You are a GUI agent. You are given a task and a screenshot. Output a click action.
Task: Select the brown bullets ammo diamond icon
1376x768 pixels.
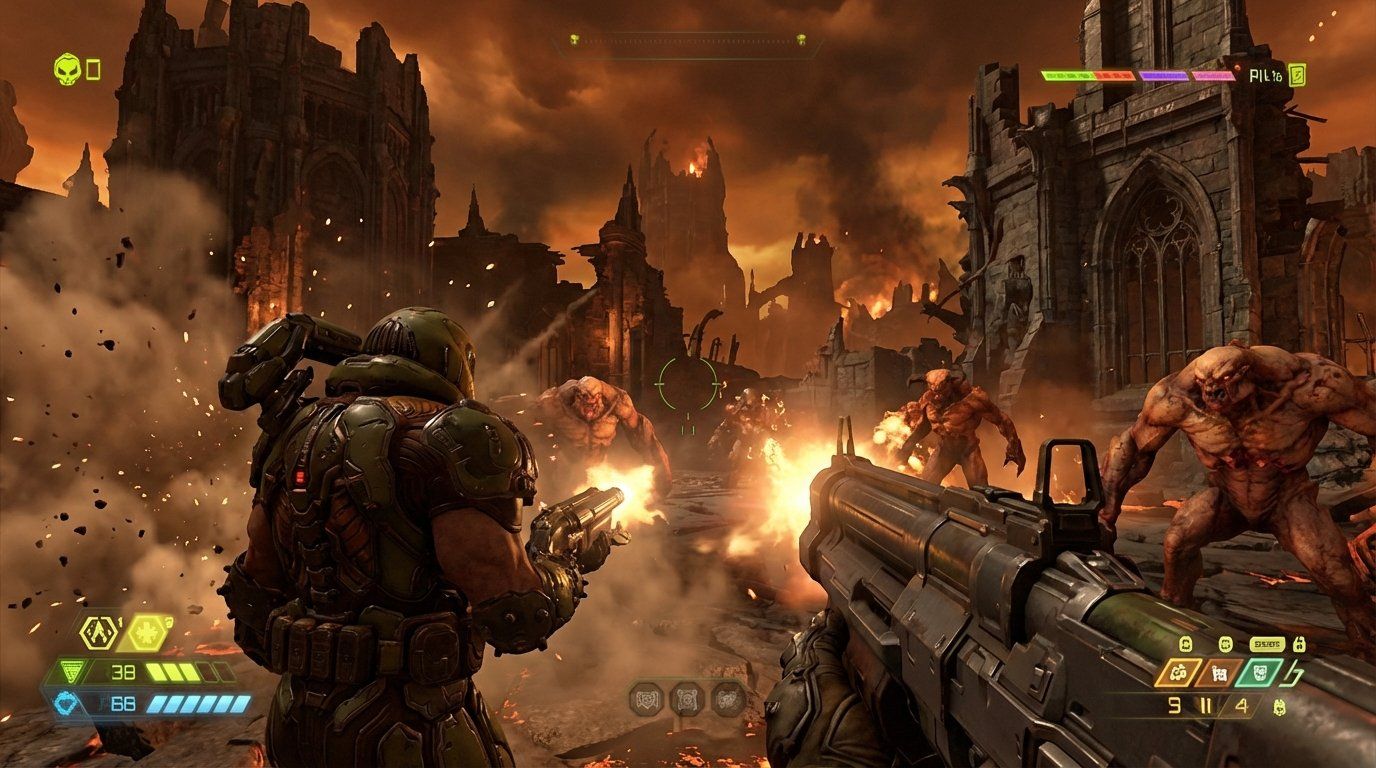click(x=1218, y=672)
